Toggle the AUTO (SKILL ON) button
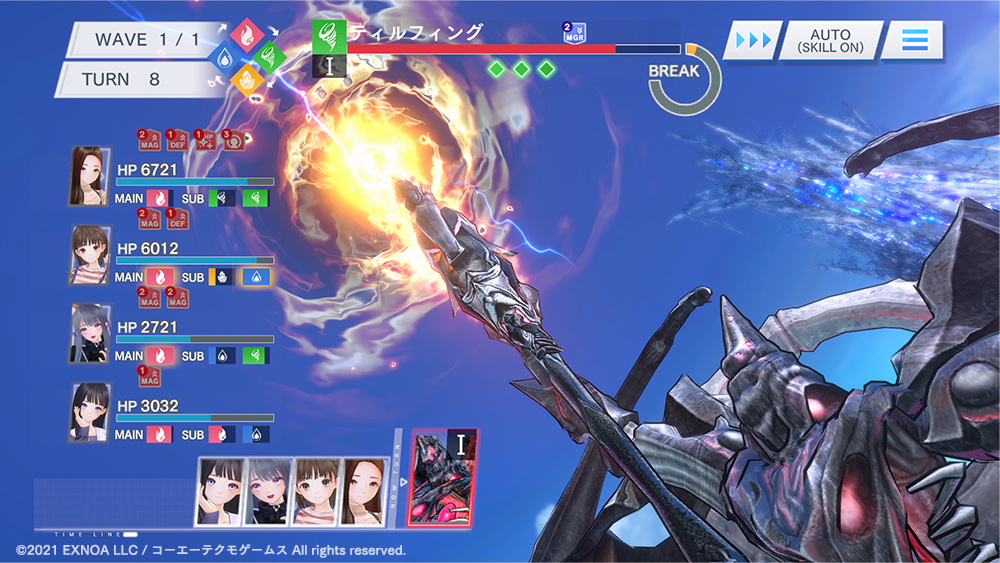The height and width of the screenshot is (563, 1000). (830, 41)
